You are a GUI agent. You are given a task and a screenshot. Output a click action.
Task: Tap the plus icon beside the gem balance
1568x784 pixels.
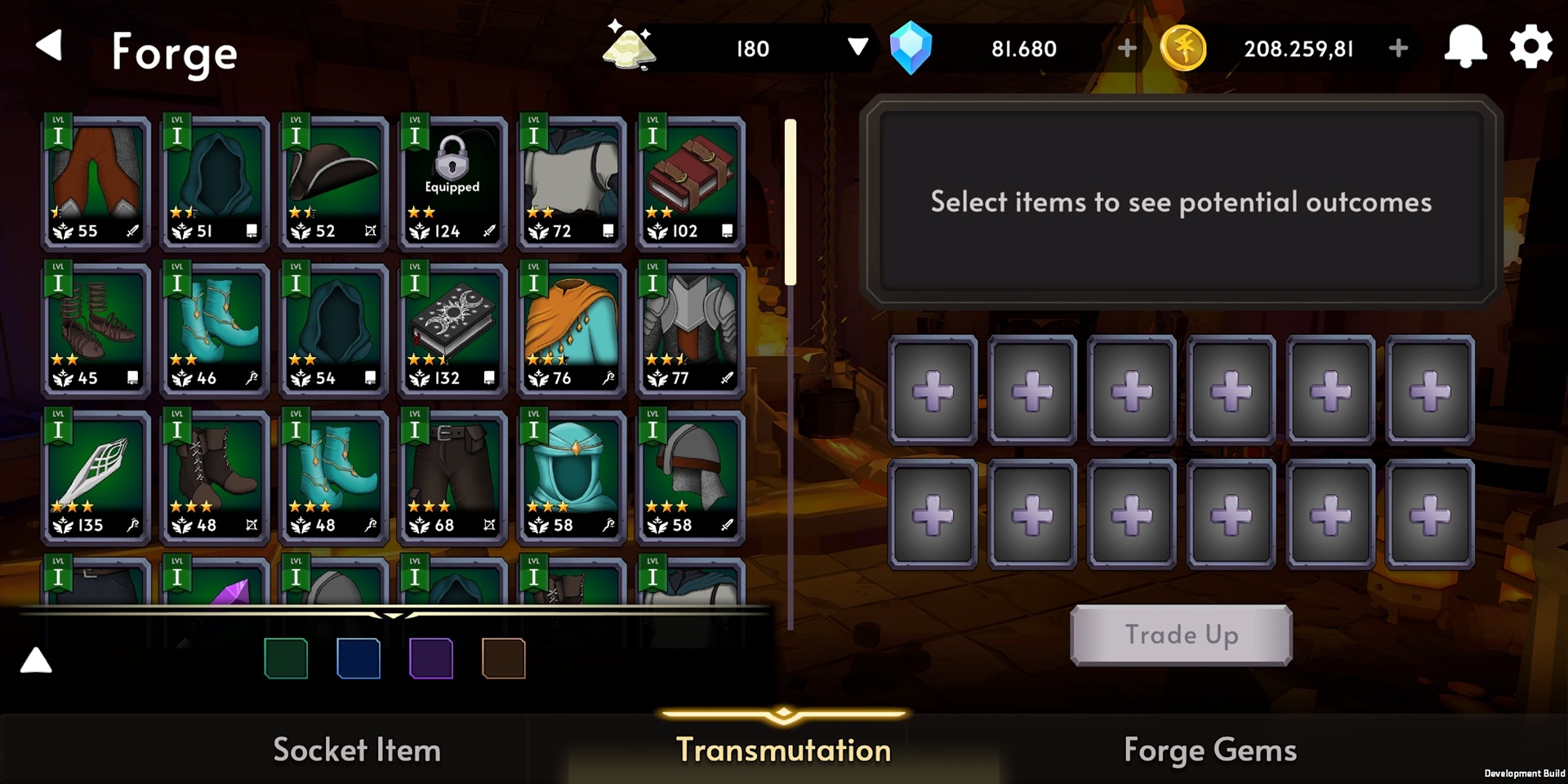pos(1127,48)
